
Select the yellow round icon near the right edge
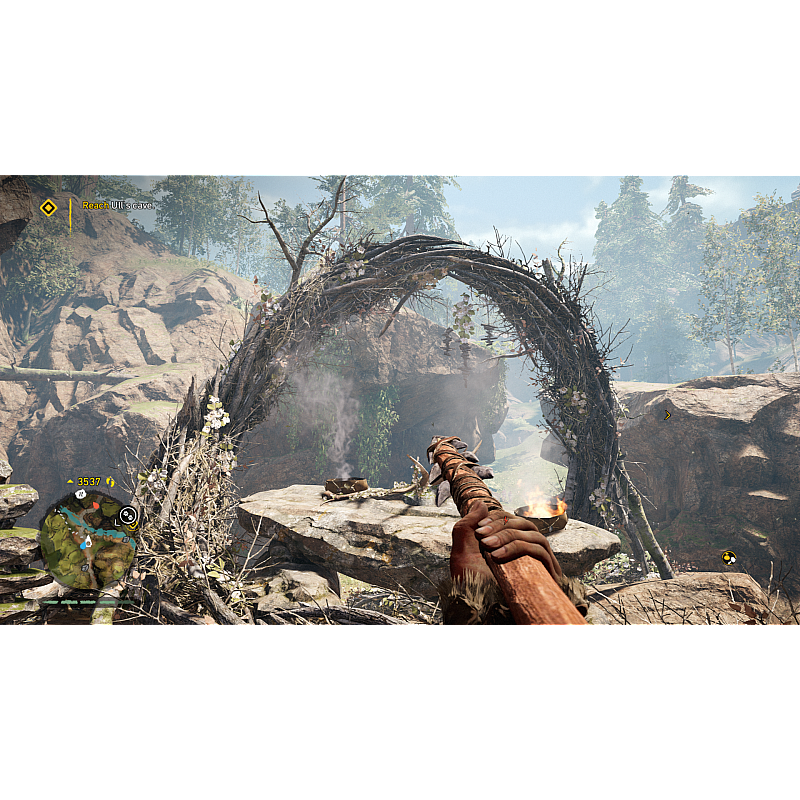729,558
